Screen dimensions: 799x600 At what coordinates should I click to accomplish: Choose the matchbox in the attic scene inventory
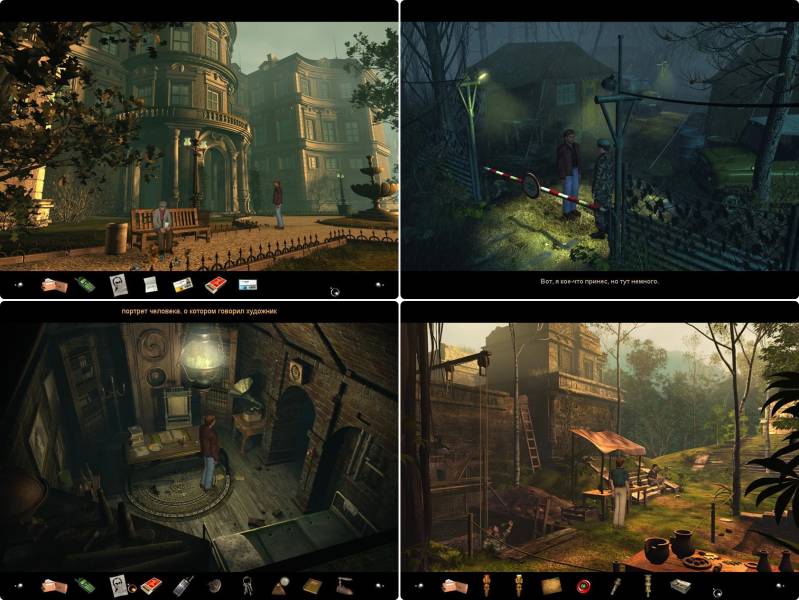pyautogui.click(x=150, y=586)
